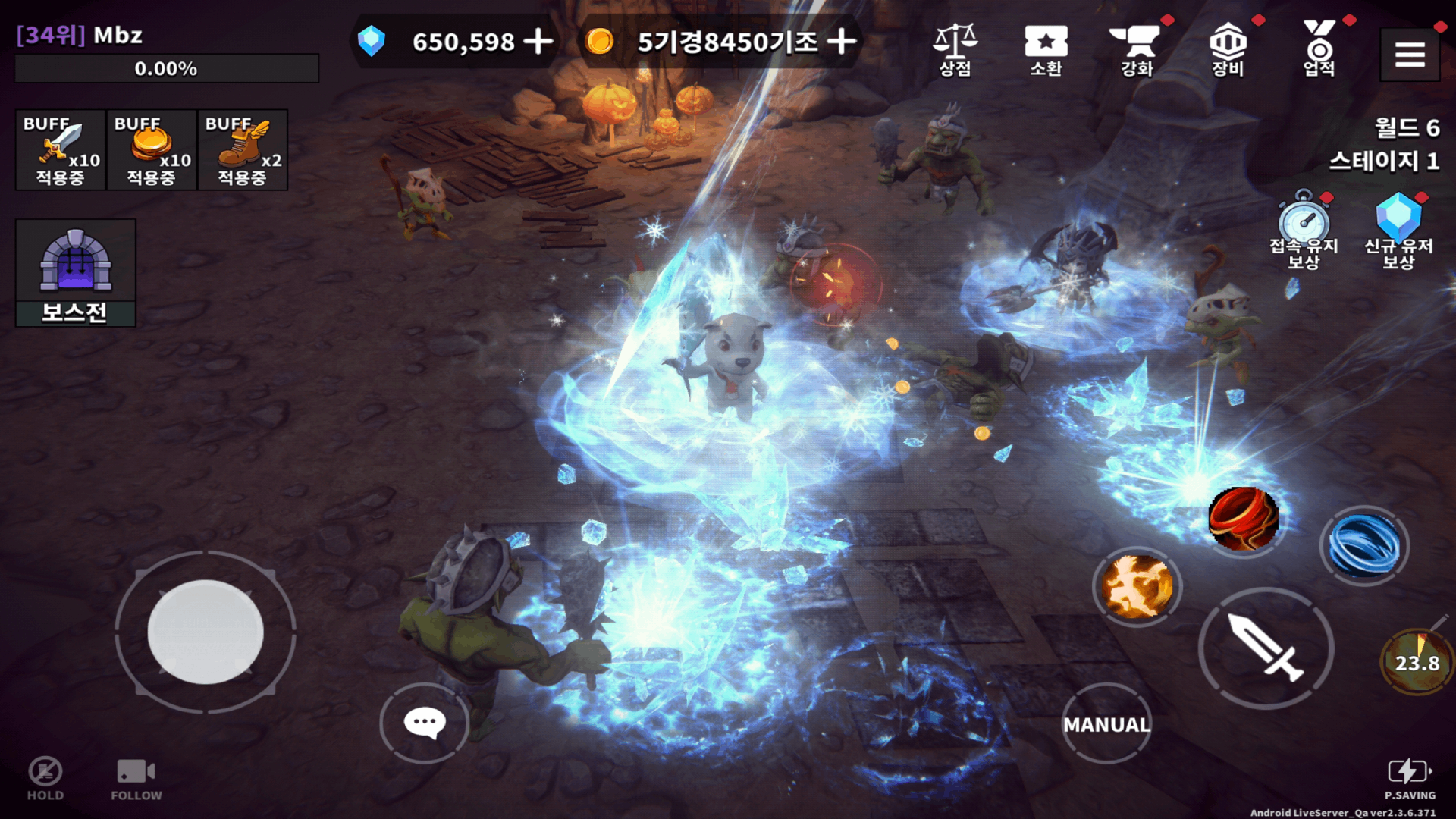This screenshot has width=1456, height=819.
Task: Activate the fiery orange burst skill
Action: point(1137,586)
